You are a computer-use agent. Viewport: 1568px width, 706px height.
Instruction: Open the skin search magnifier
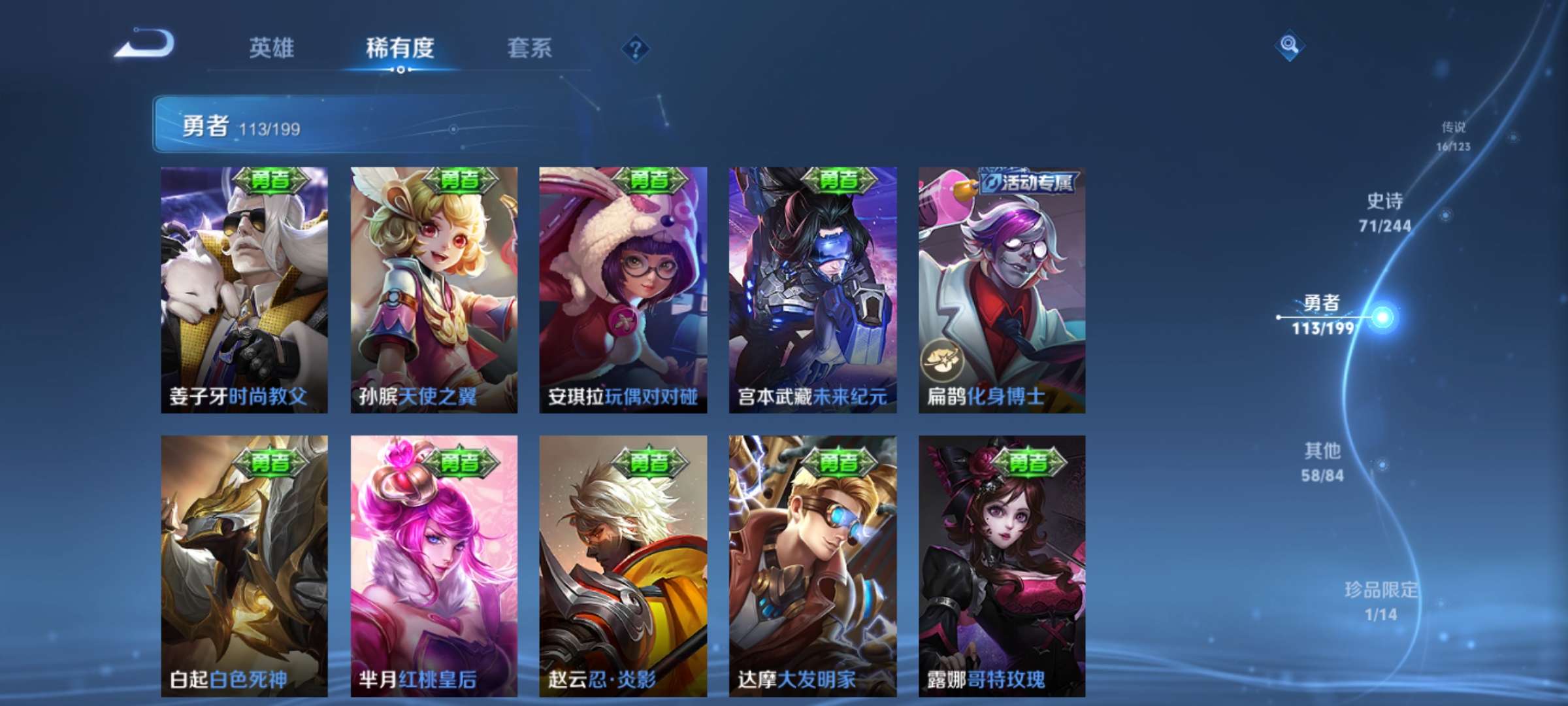pyautogui.click(x=1289, y=45)
